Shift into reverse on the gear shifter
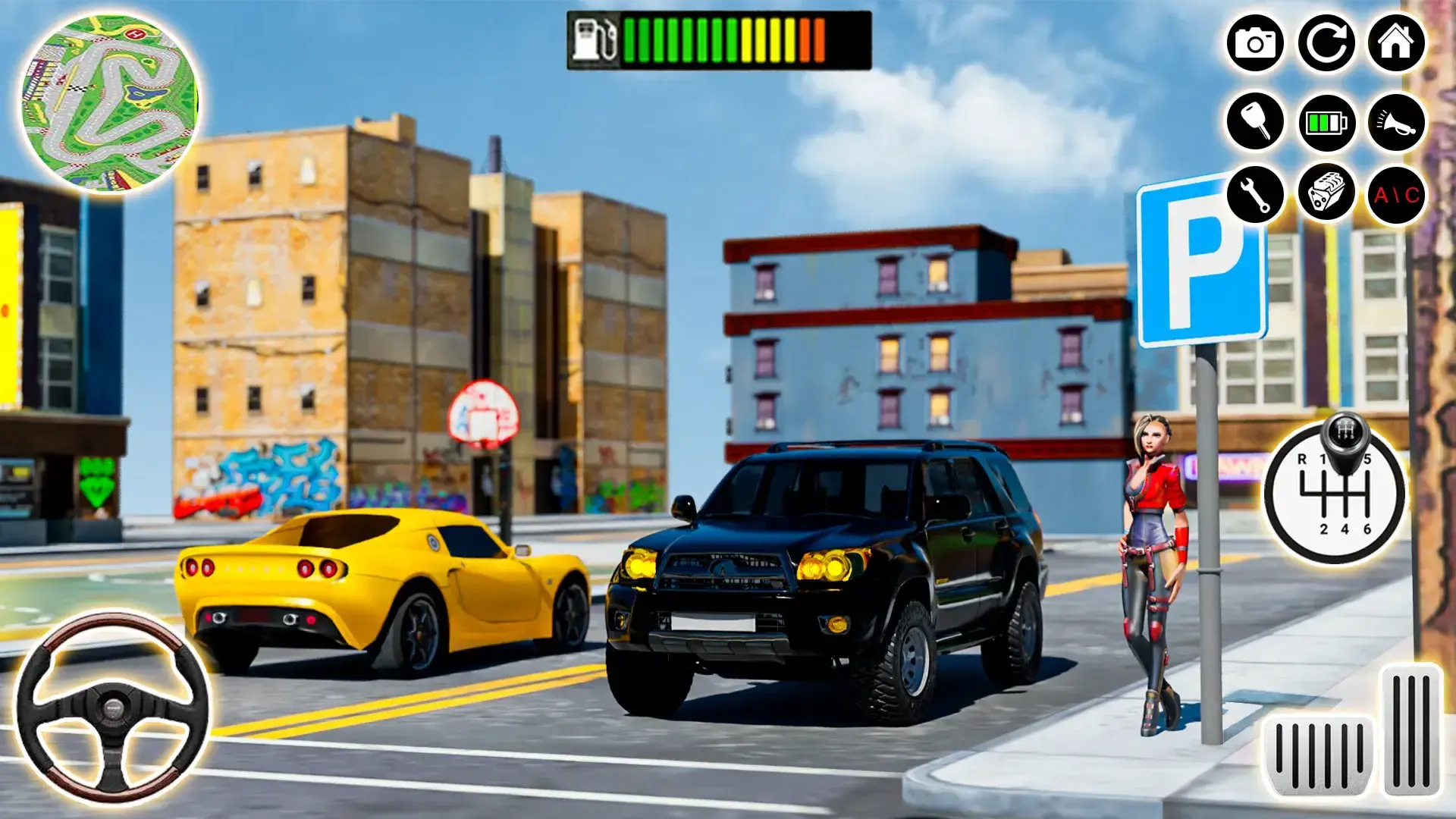The height and width of the screenshot is (819, 1456). pyautogui.click(x=1303, y=460)
